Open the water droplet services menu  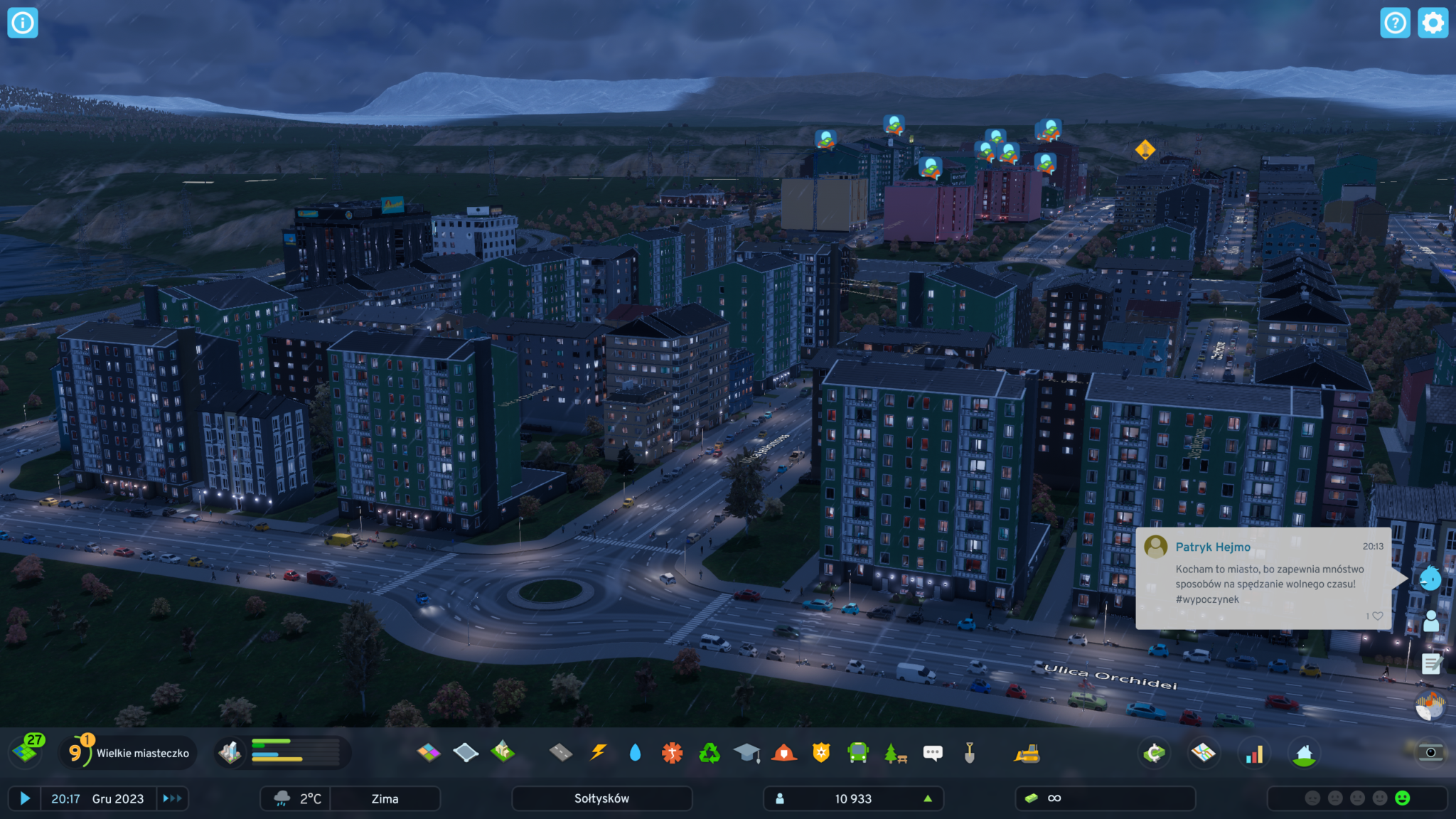coord(635,752)
